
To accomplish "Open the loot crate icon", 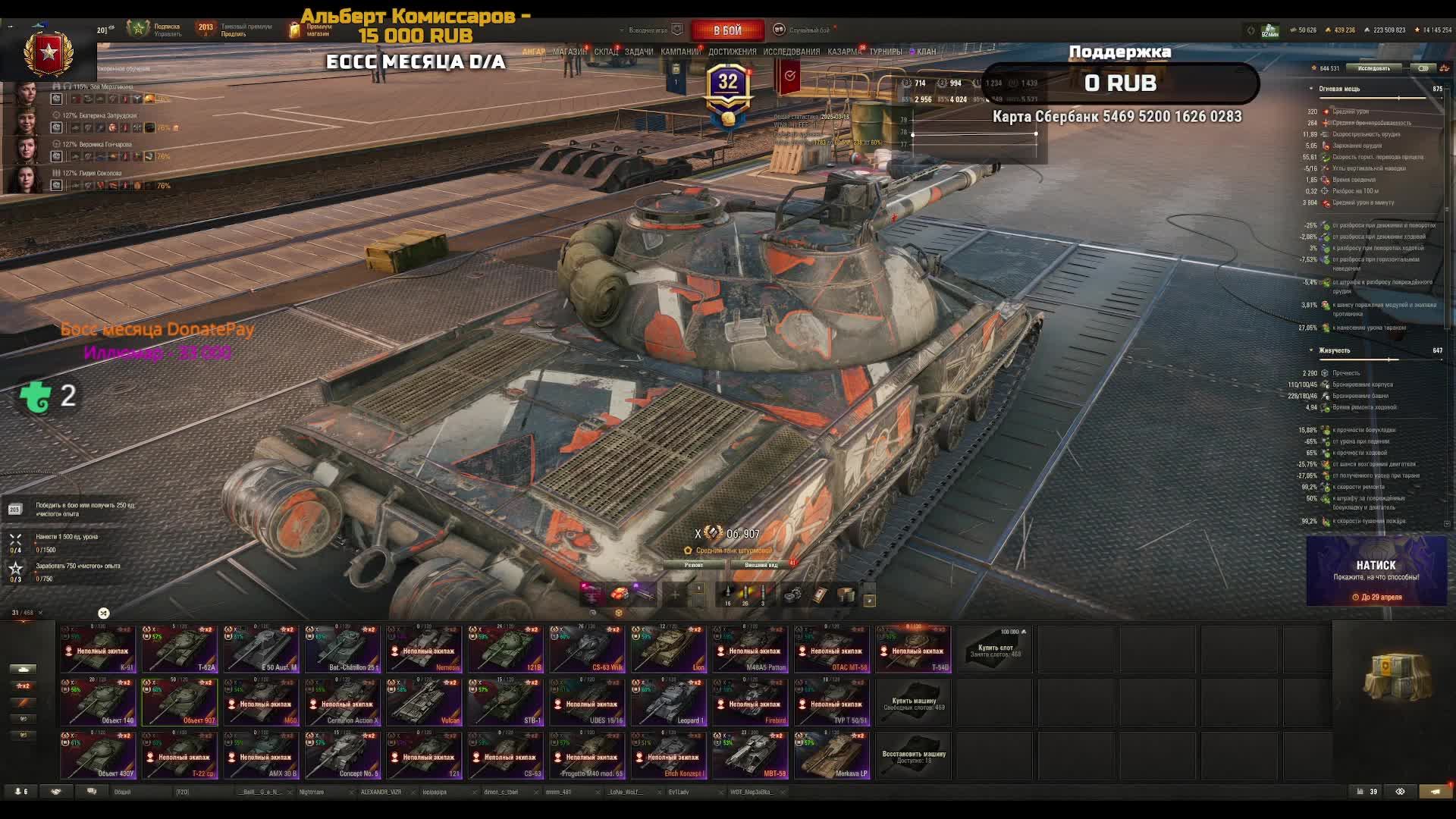I will coord(1397,676).
